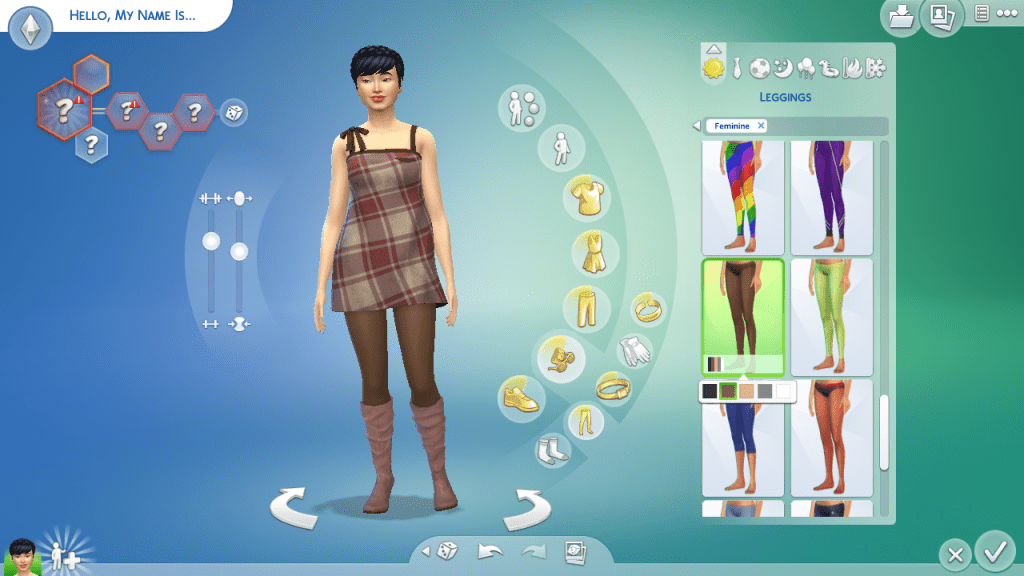Switch to the Athletic soccer ball tab
Image resolution: width=1024 pixels, height=576 pixels.
coord(760,68)
